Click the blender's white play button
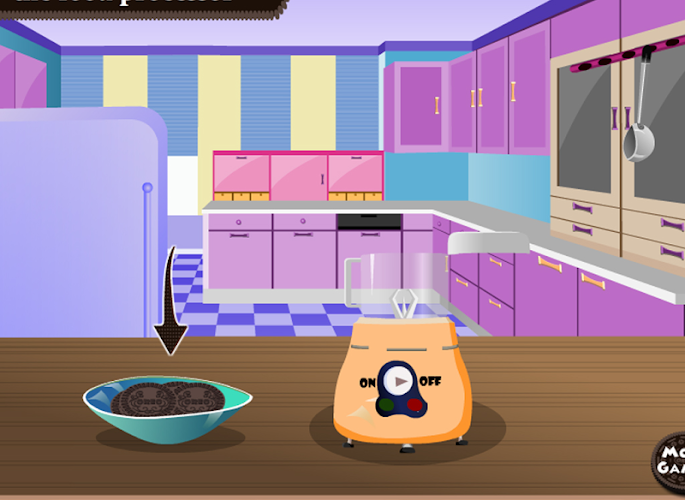Screen dimensions: 685x500 pos(399,381)
